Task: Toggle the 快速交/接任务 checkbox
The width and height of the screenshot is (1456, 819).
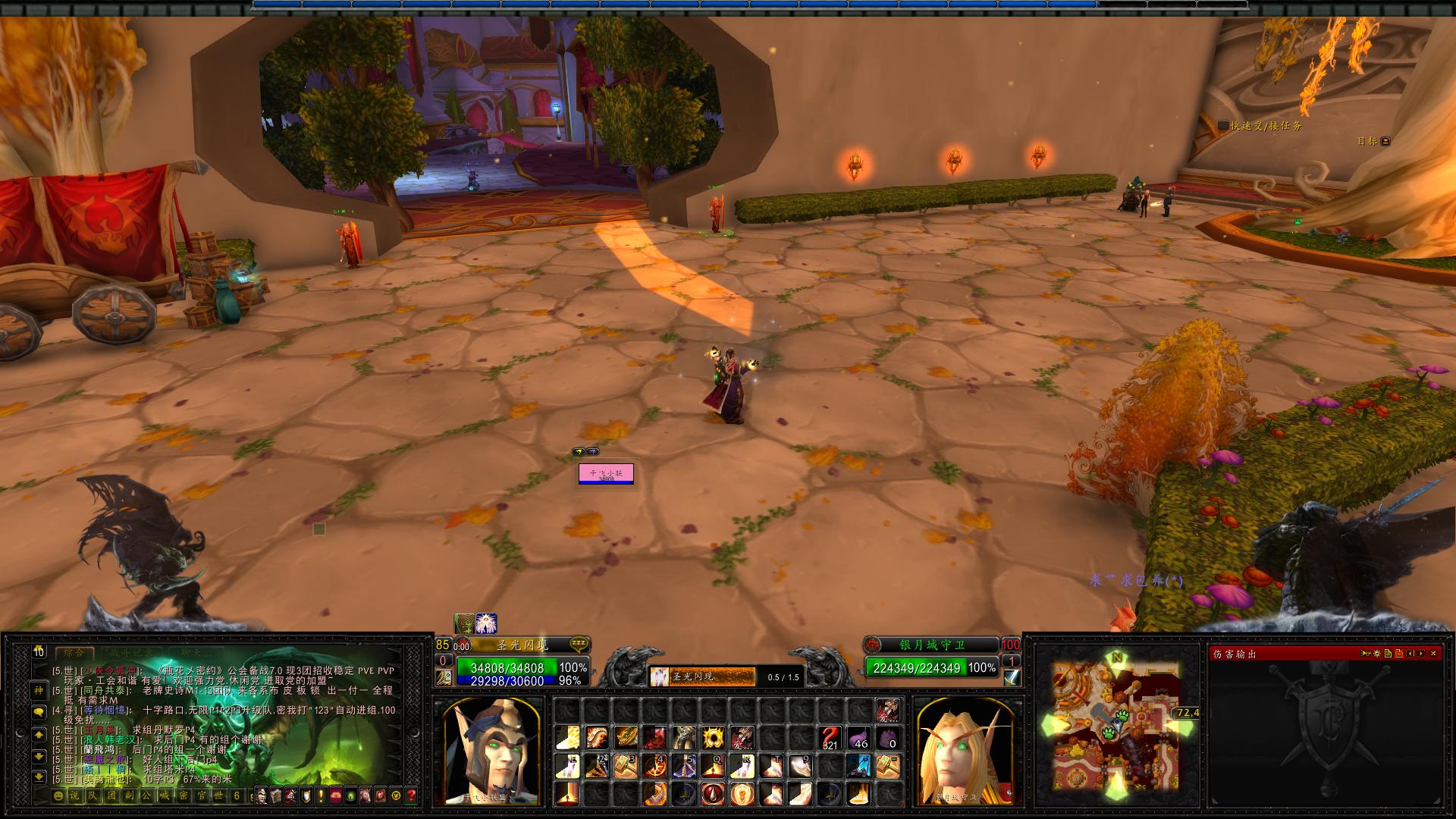Action: pyautogui.click(x=1223, y=126)
